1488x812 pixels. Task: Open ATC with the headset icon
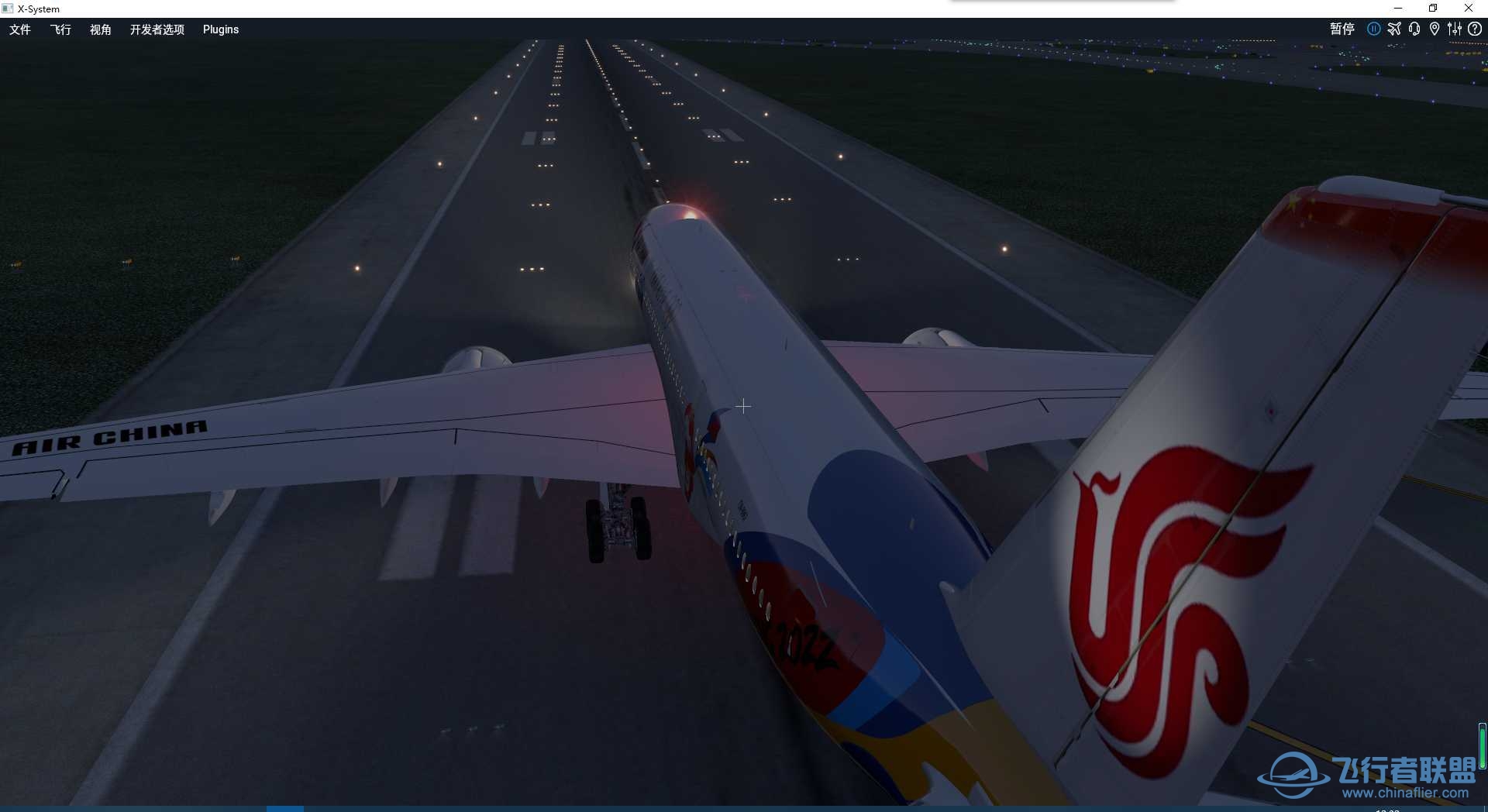pyautogui.click(x=1414, y=29)
